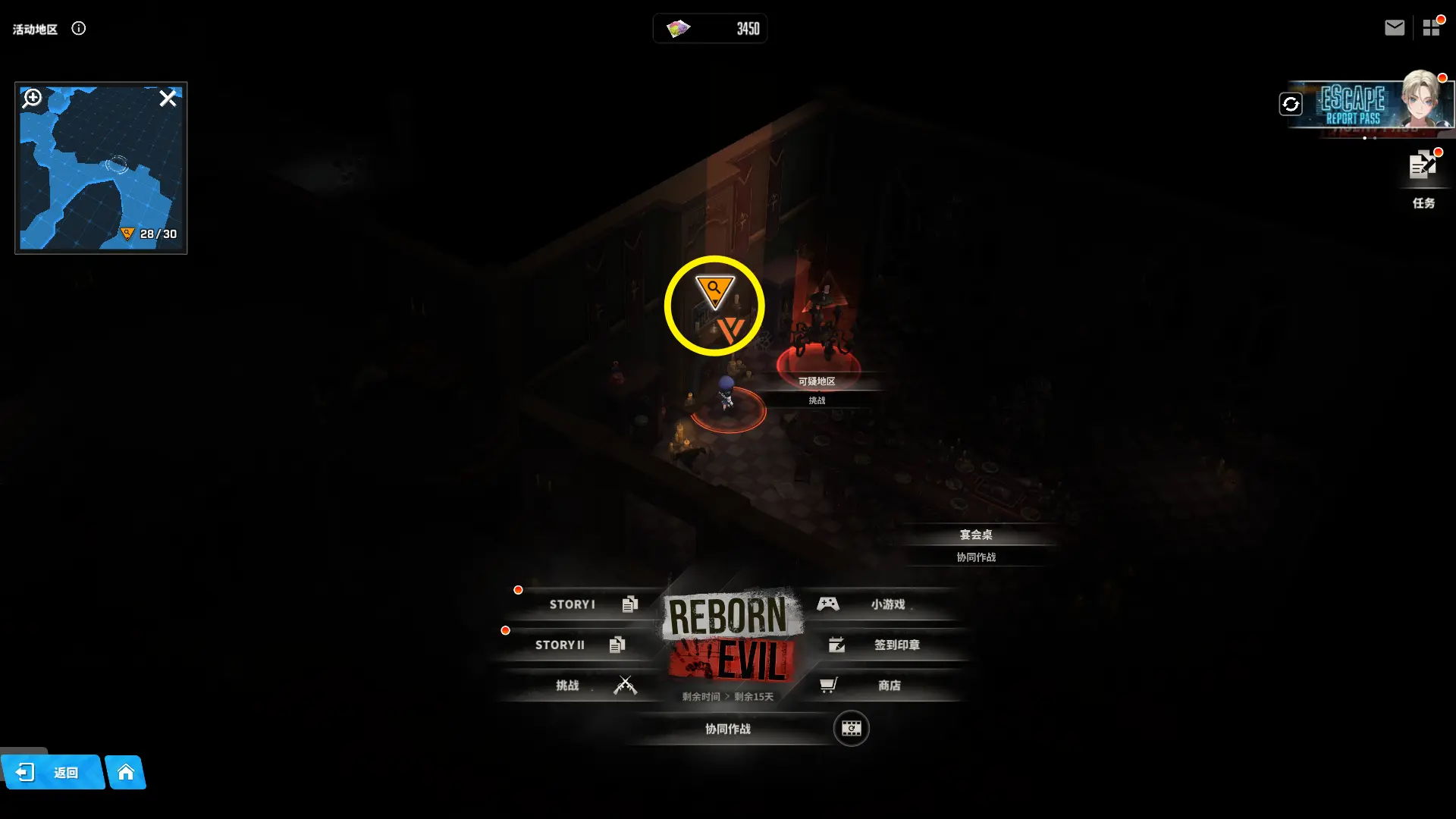Close the minimap panel
1456x819 pixels.
pos(168,99)
